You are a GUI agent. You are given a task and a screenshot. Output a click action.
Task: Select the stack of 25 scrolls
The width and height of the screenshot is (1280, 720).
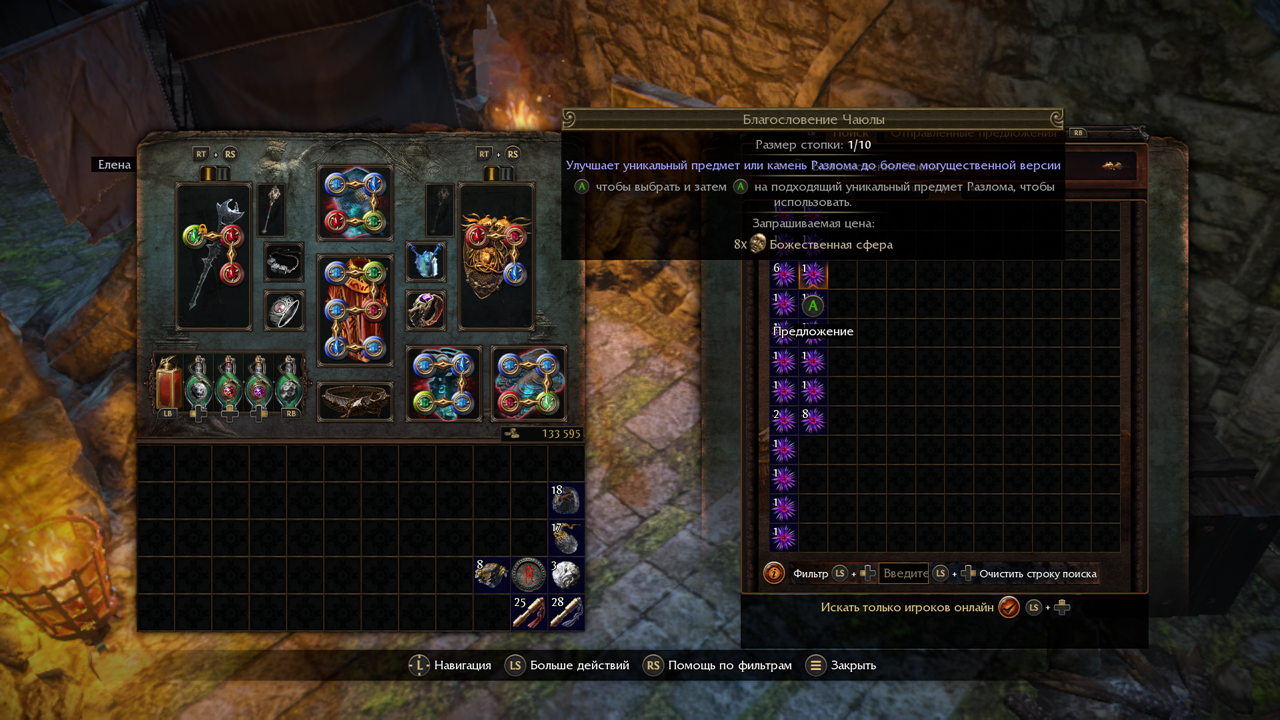tap(527, 611)
